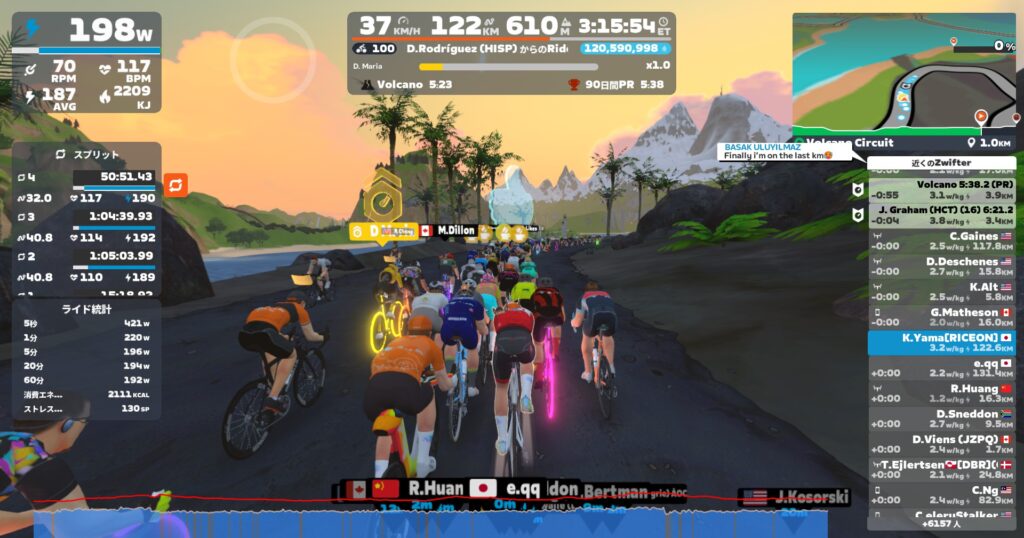Click the orange lap split button
The width and height of the screenshot is (1024, 538).
(x=175, y=185)
